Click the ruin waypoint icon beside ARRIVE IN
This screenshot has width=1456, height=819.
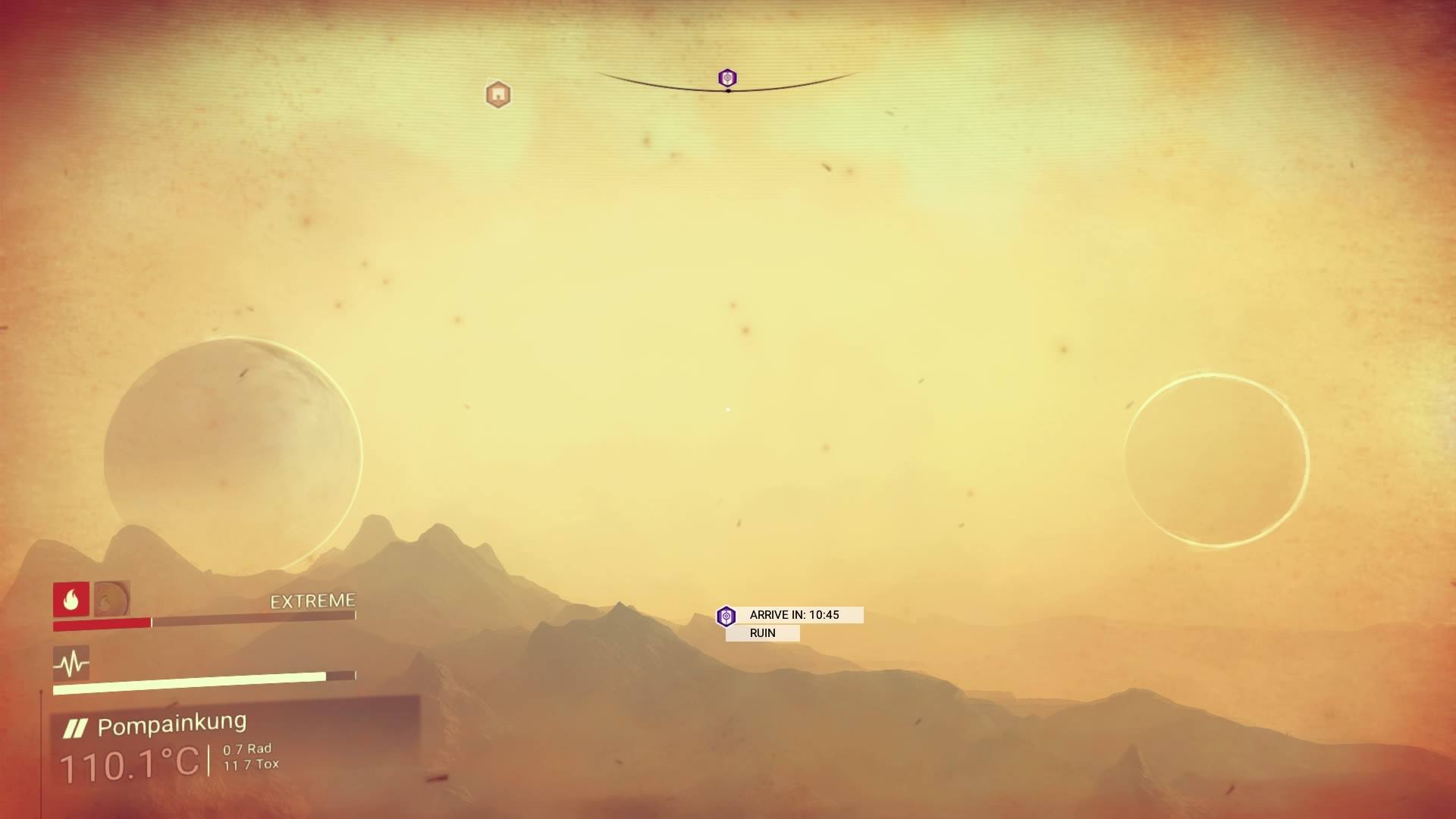point(726,617)
